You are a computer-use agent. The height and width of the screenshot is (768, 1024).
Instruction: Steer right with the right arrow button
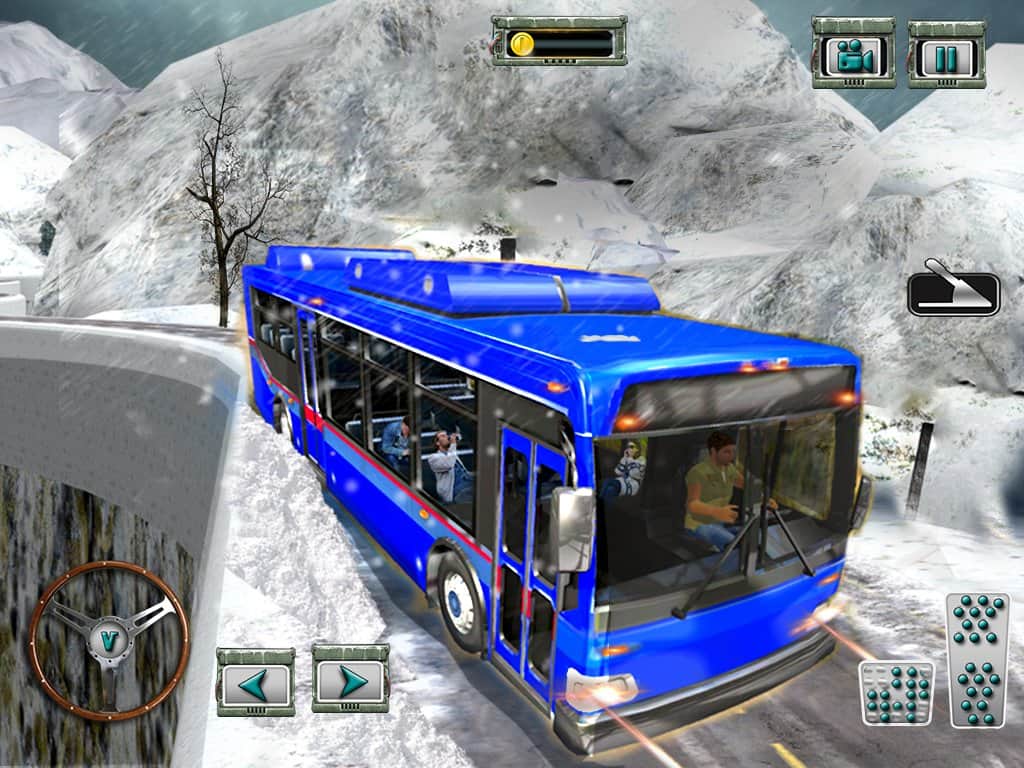pyautogui.click(x=350, y=680)
